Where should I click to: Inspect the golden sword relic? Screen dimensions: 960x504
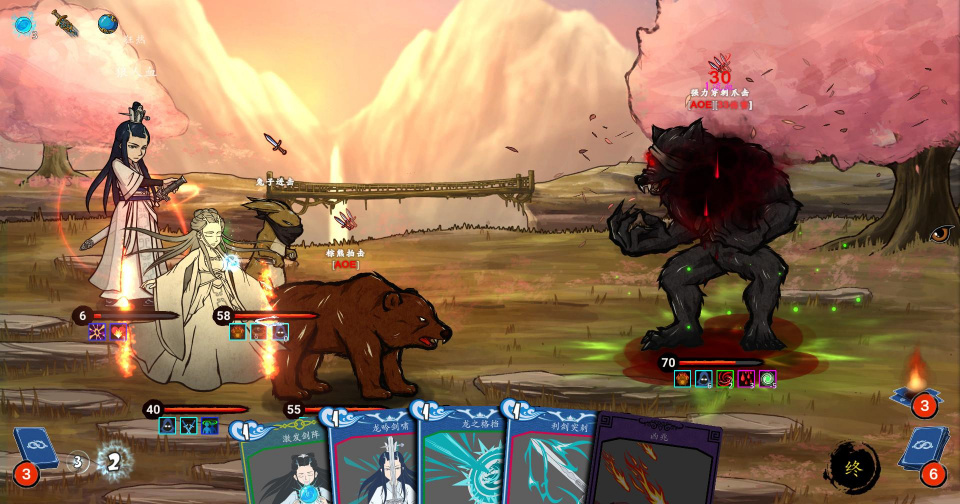66,22
